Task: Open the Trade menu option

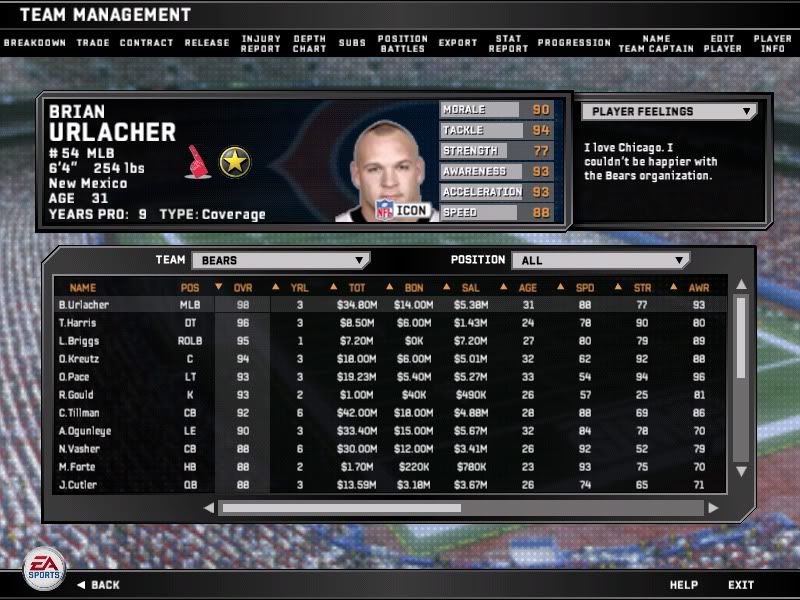Action: click(93, 43)
